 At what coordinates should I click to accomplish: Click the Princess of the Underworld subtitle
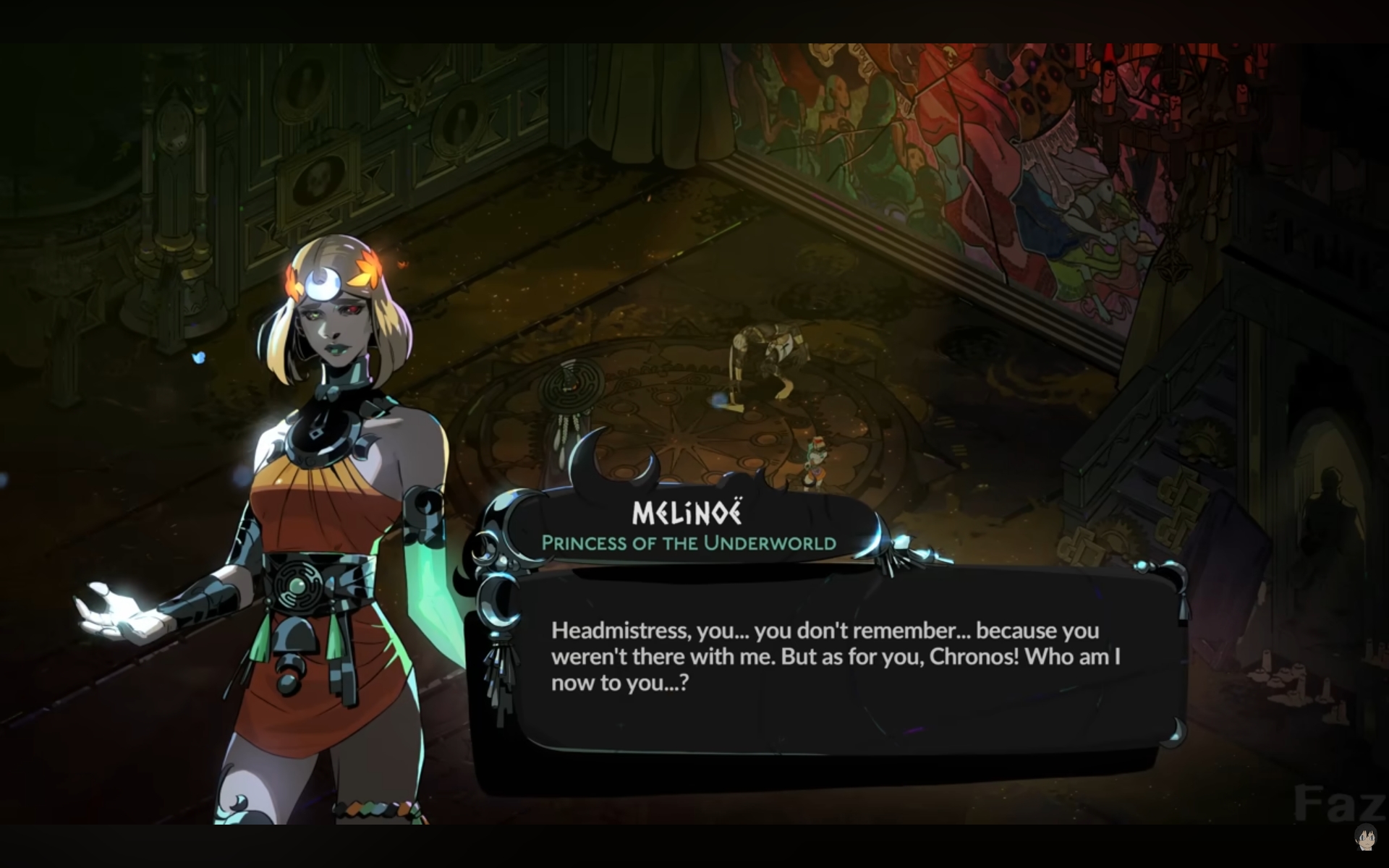(689, 542)
